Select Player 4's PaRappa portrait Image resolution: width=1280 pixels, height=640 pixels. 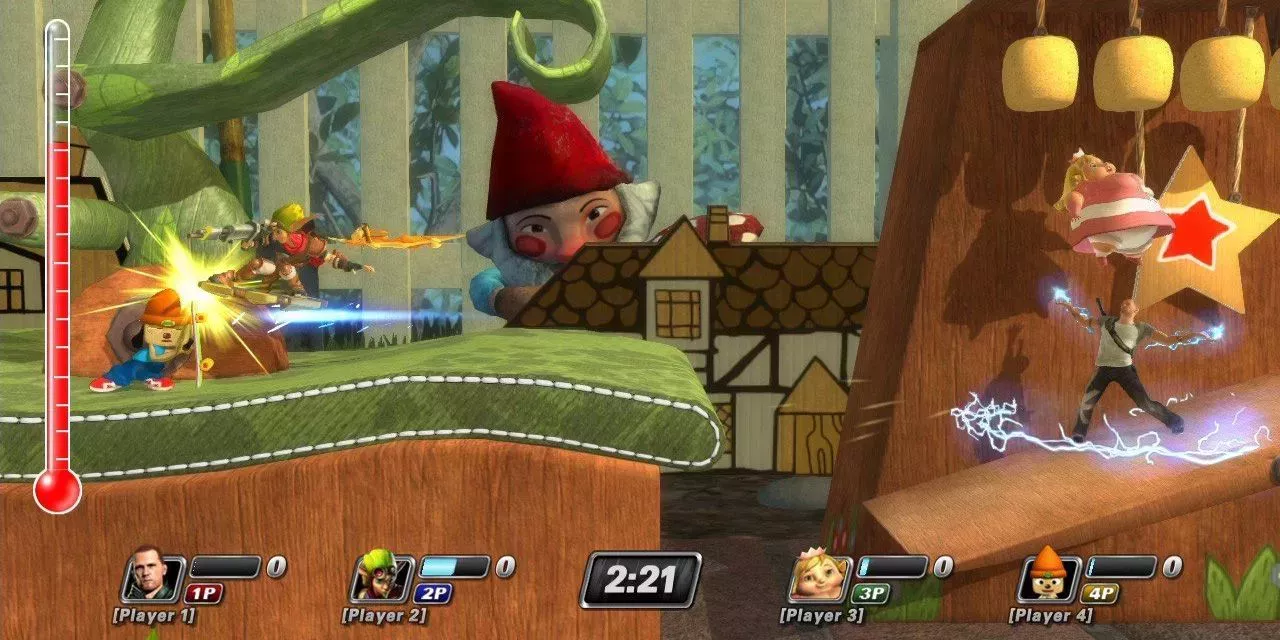pyautogui.click(x=1048, y=578)
